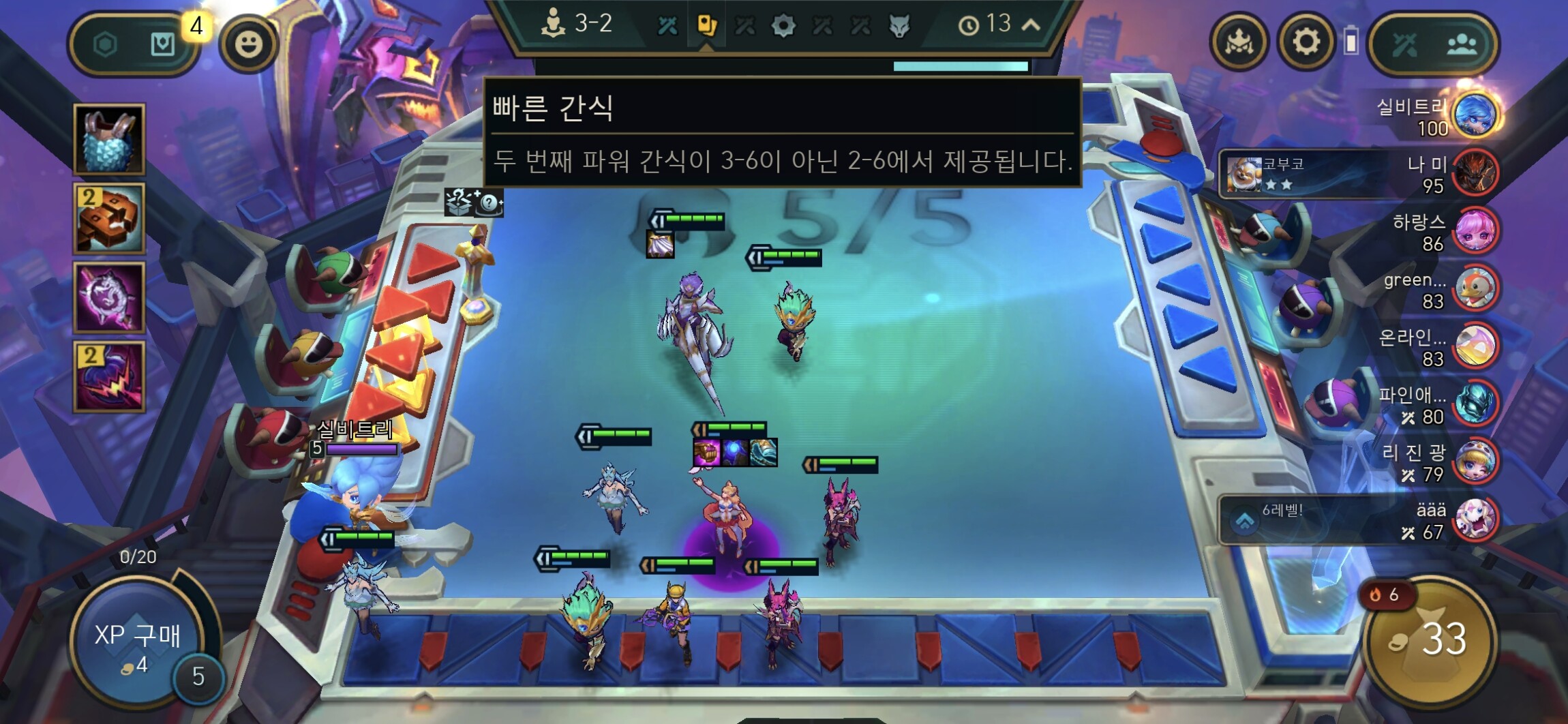This screenshot has height=724, width=1568.
Task: Open the hexagon icon in the top-left panel
Action: pos(105,45)
